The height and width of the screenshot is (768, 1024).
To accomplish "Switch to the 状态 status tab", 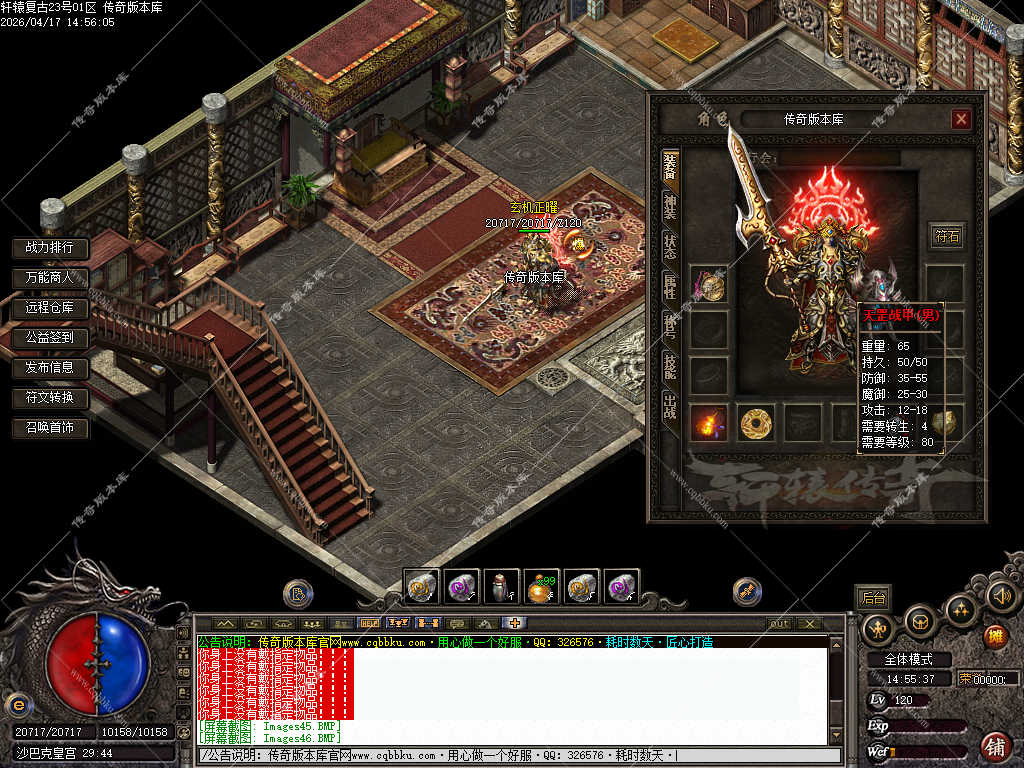I will [670, 246].
